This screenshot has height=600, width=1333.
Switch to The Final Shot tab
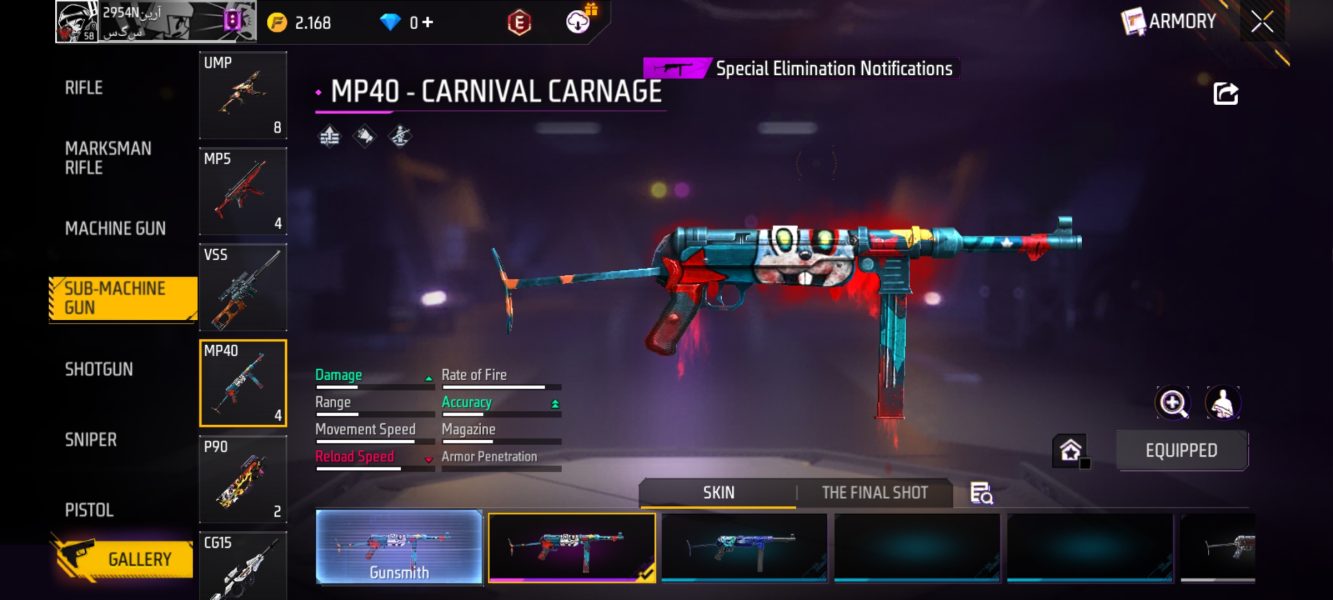pyautogui.click(x=874, y=492)
